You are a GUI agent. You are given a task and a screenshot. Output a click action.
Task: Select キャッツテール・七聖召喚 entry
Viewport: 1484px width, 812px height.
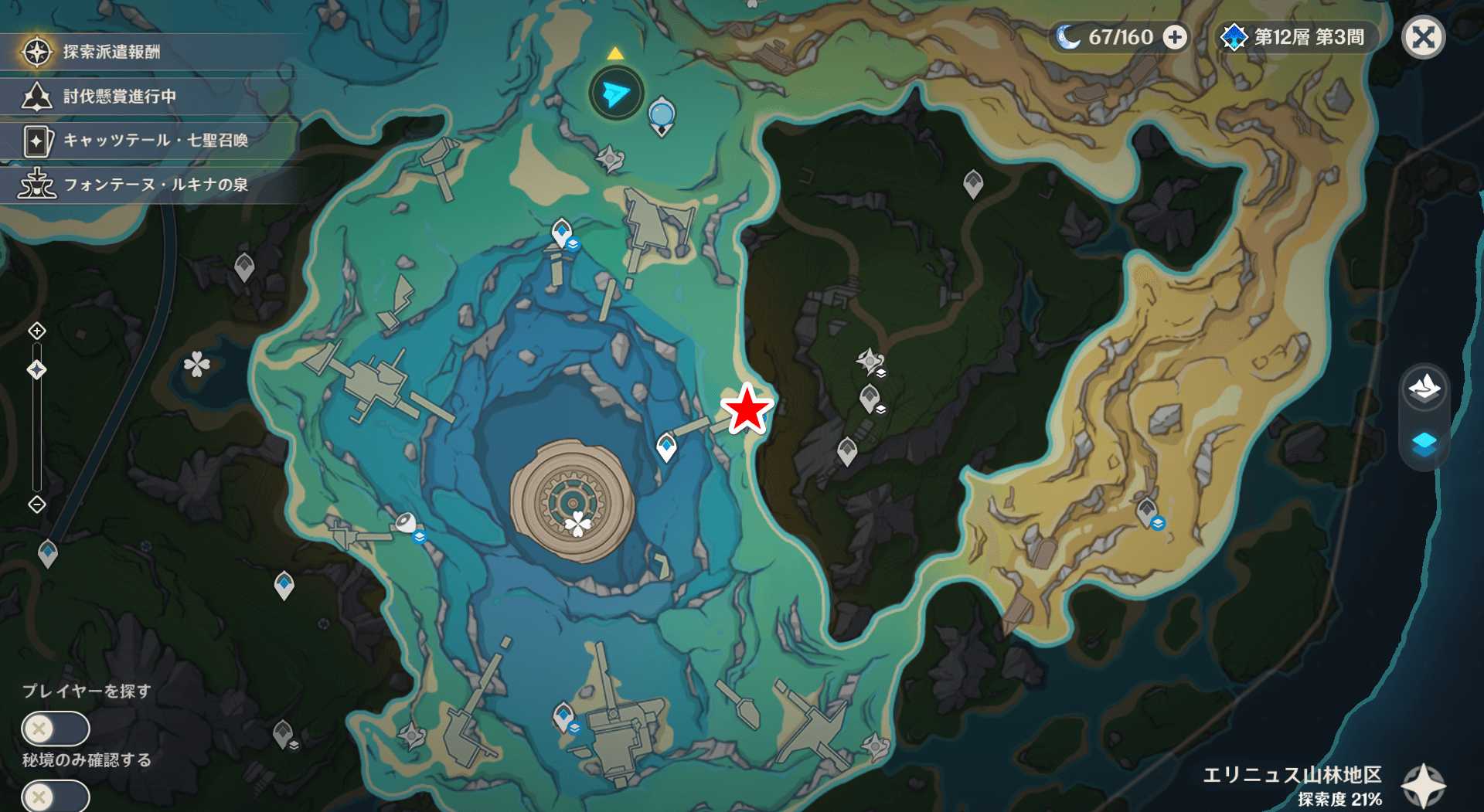tap(155, 140)
